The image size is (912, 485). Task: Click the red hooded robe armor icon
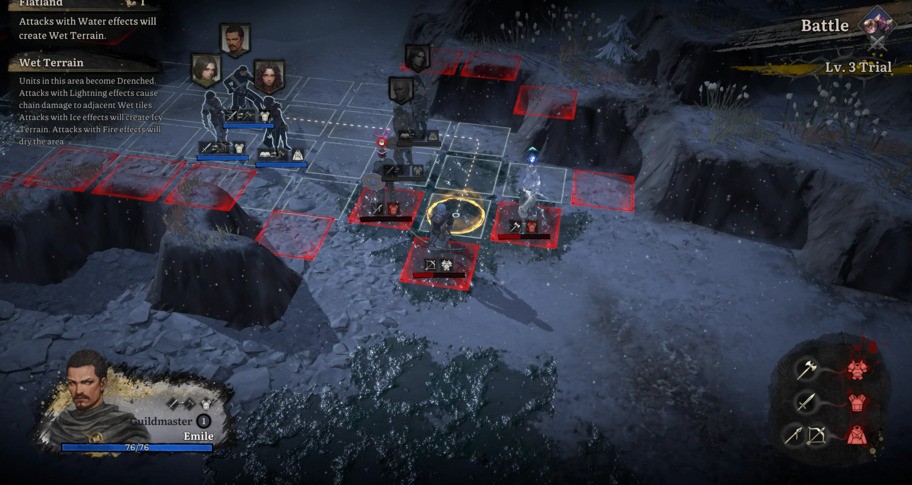point(857,436)
